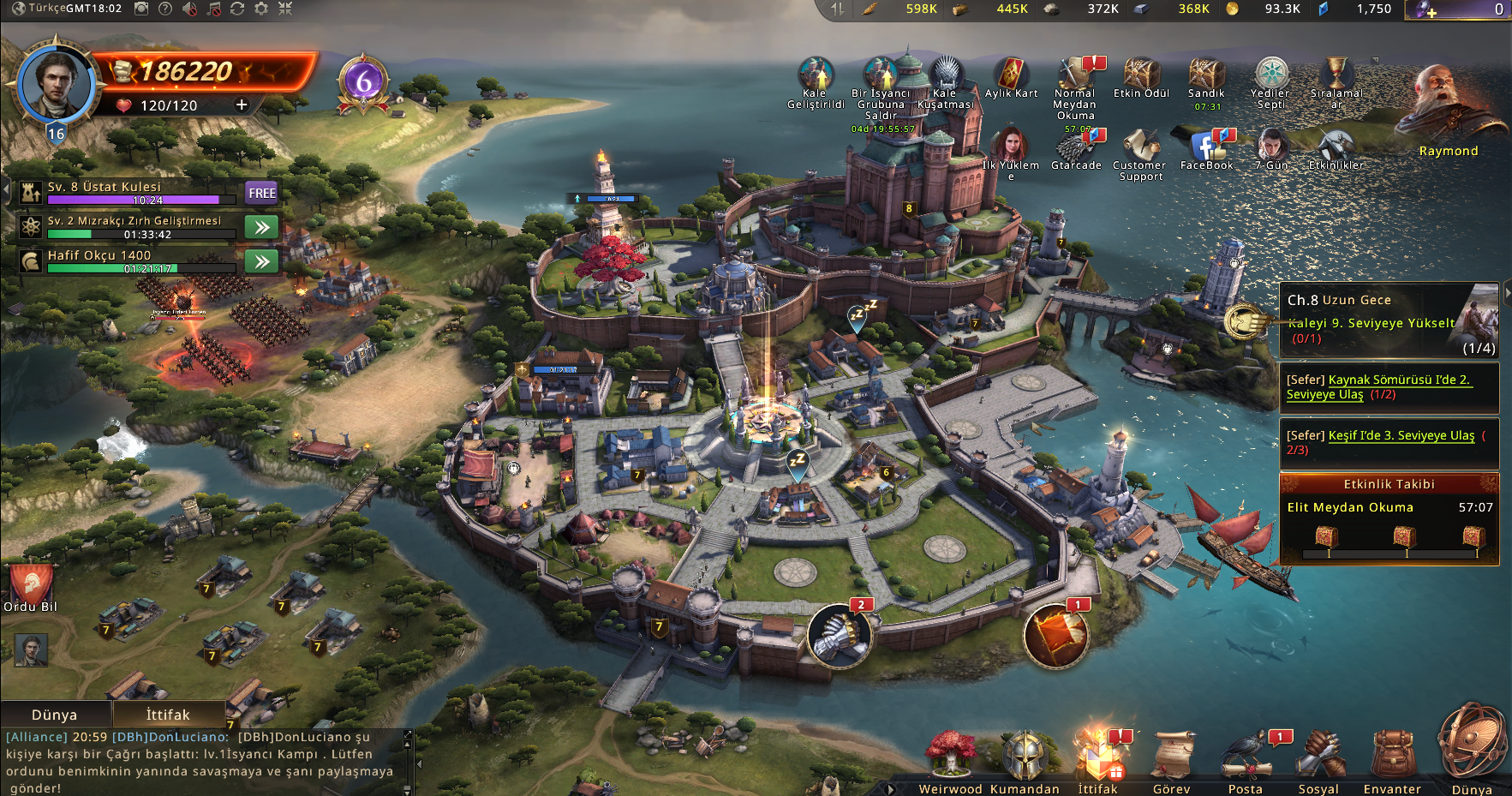Follow the Keşif I'de 3. Seviyeye Ulaş quest link

(x=1401, y=435)
